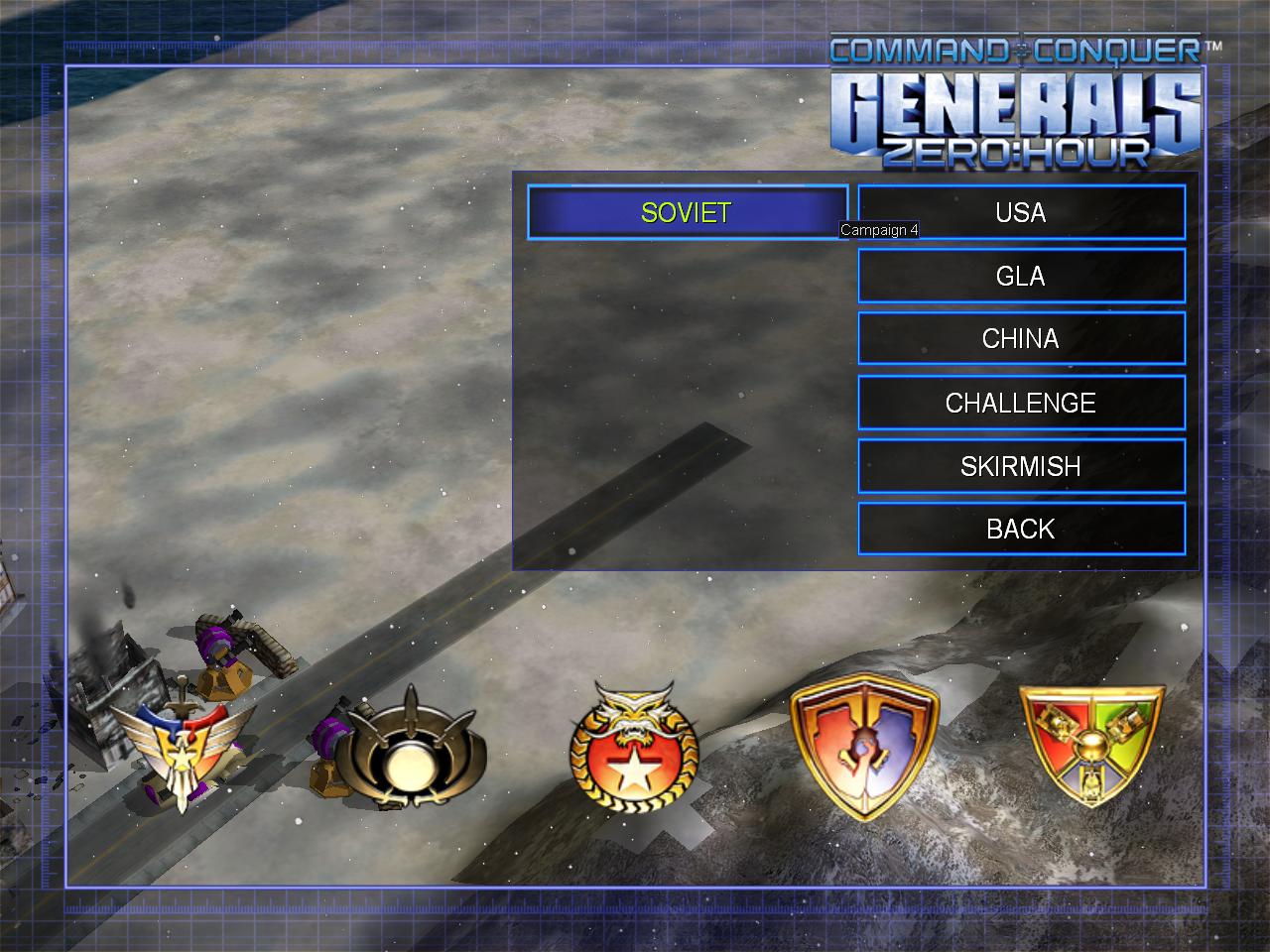Open the Challenge mode

[1021, 403]
